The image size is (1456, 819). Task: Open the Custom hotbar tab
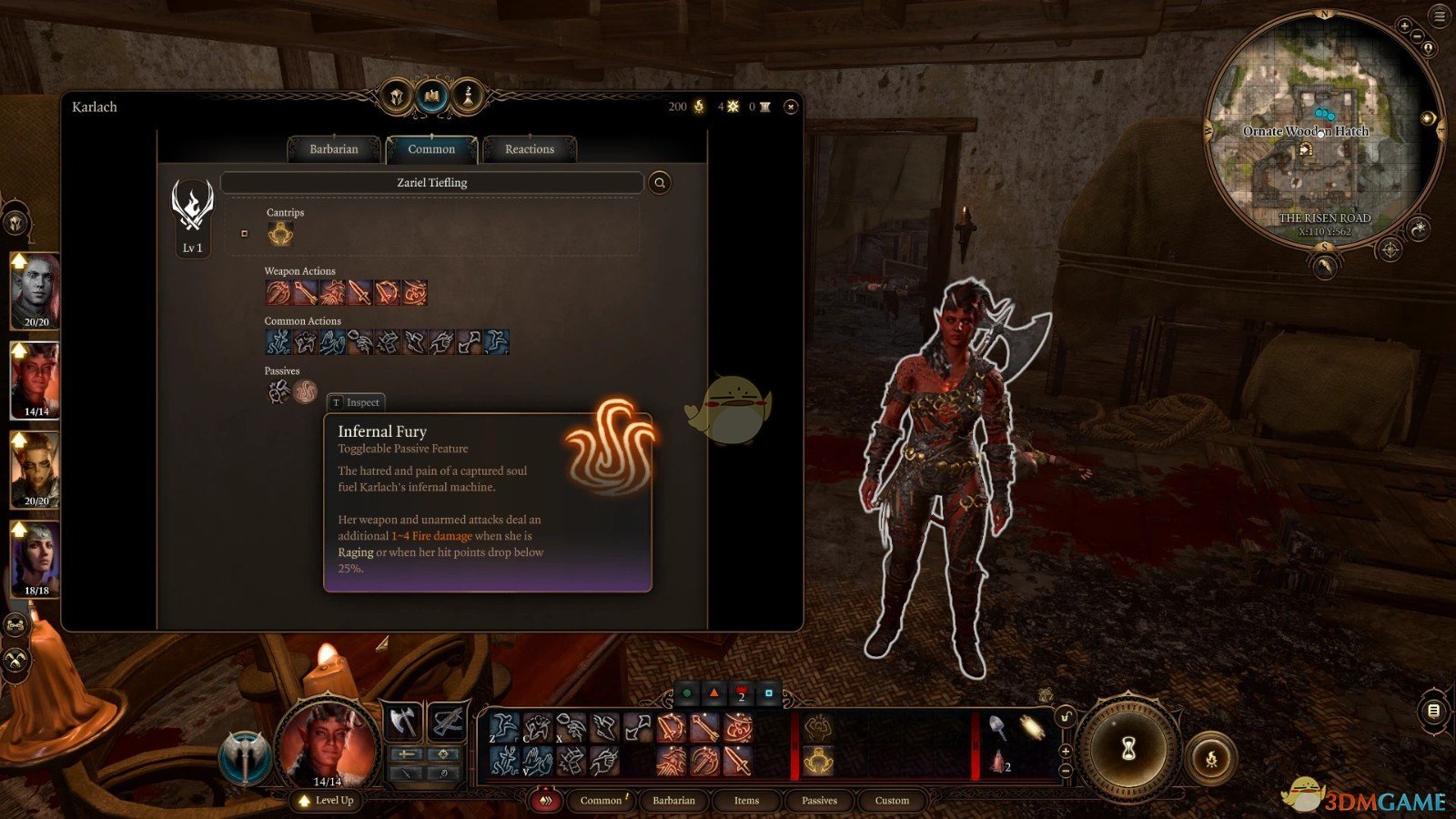point(892,801)
